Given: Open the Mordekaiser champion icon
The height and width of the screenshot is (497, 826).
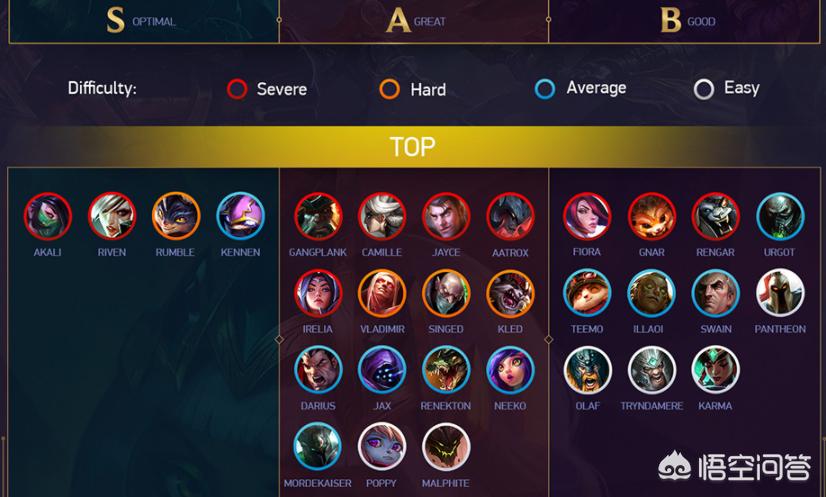Looking at the screenshot, I should click(x=319, y=447).
